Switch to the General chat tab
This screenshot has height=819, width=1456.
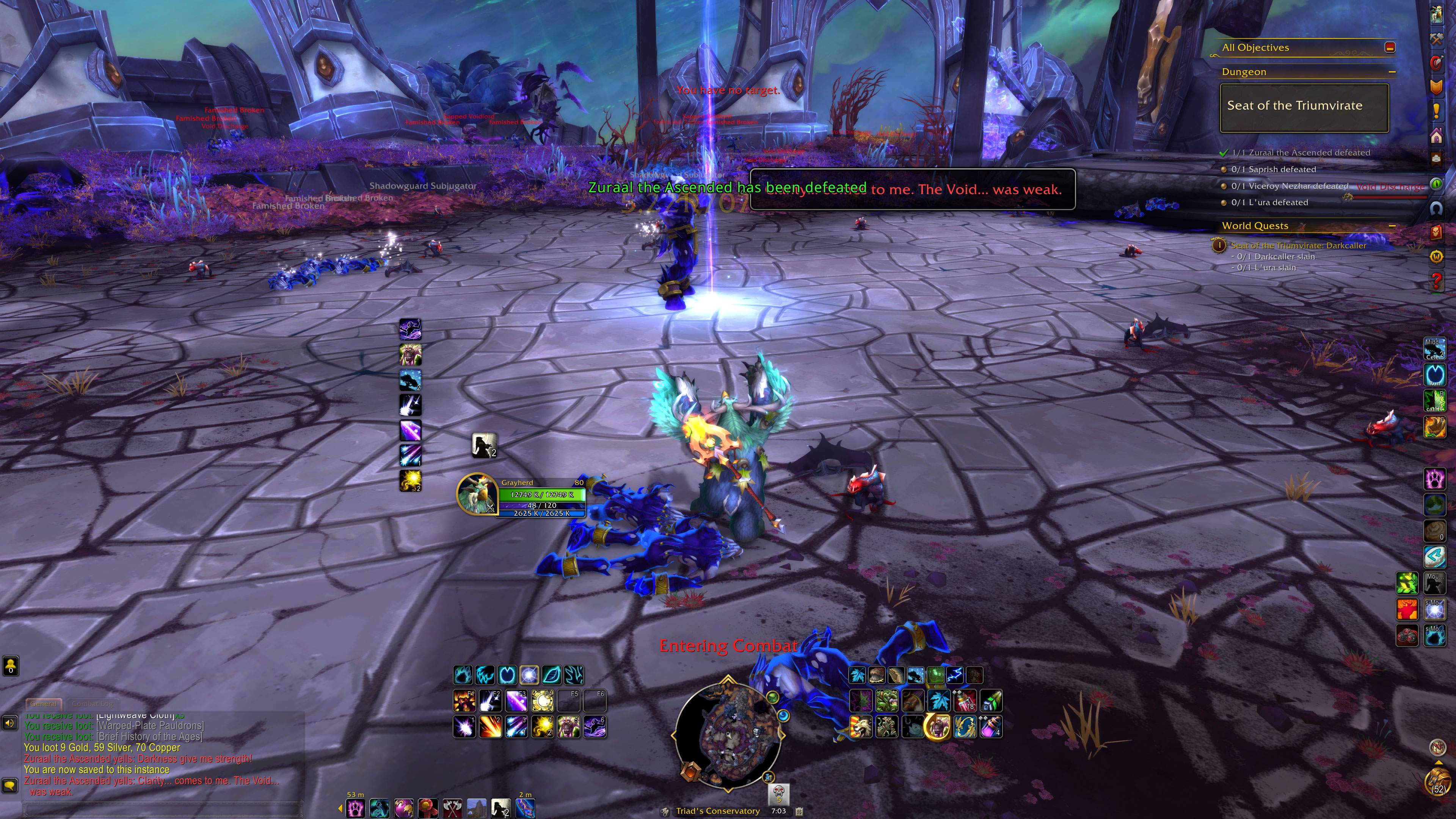tap(44, 704)
